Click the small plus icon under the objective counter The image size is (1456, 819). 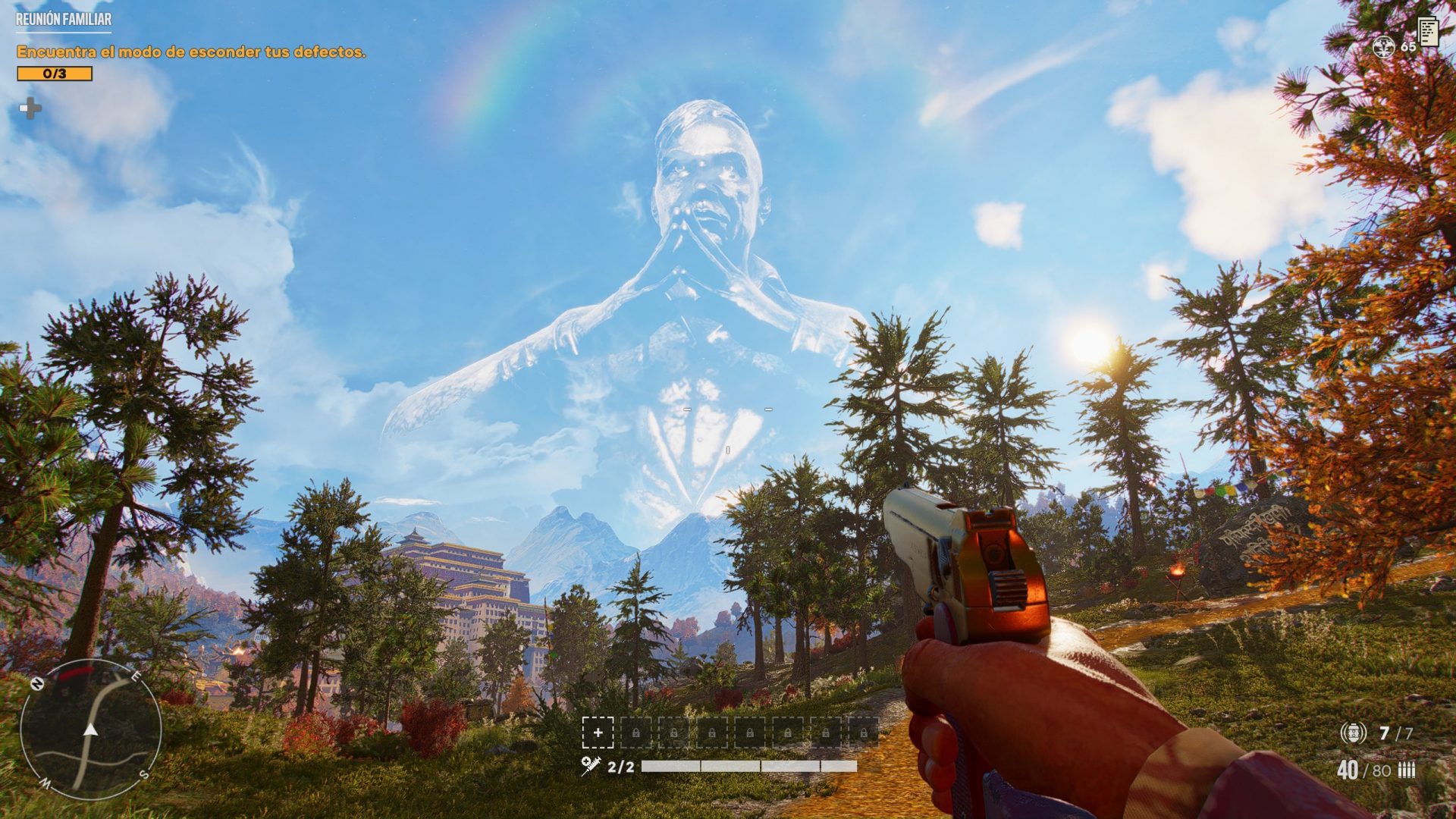coord(30,109)
